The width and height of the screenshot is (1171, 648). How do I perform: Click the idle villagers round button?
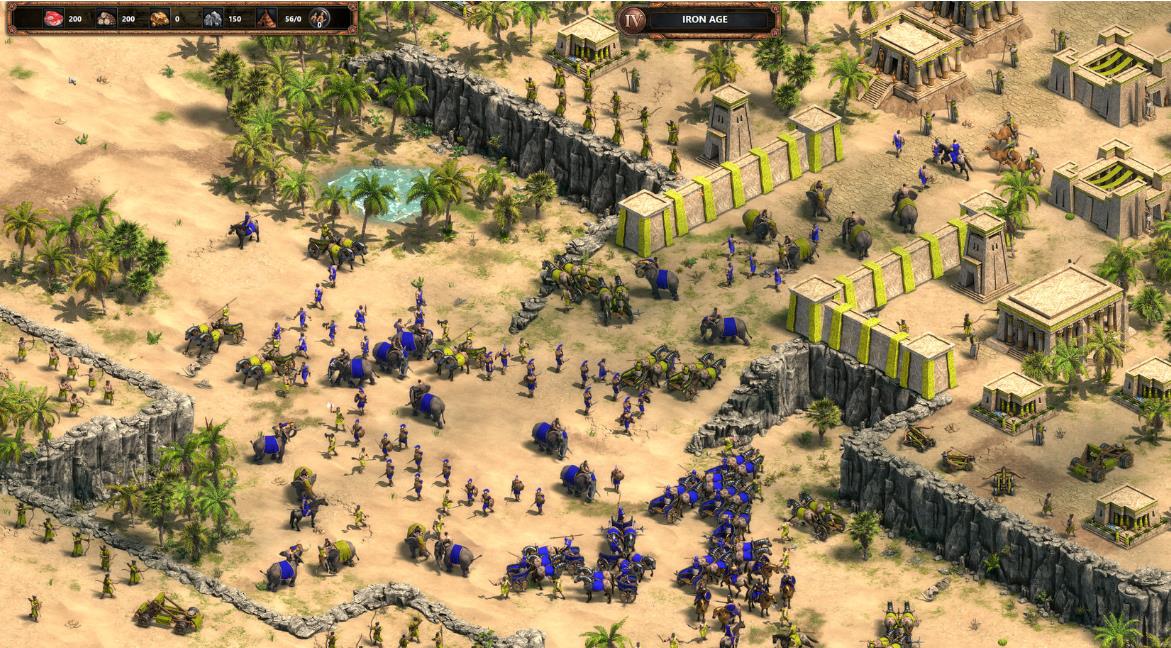320,18
